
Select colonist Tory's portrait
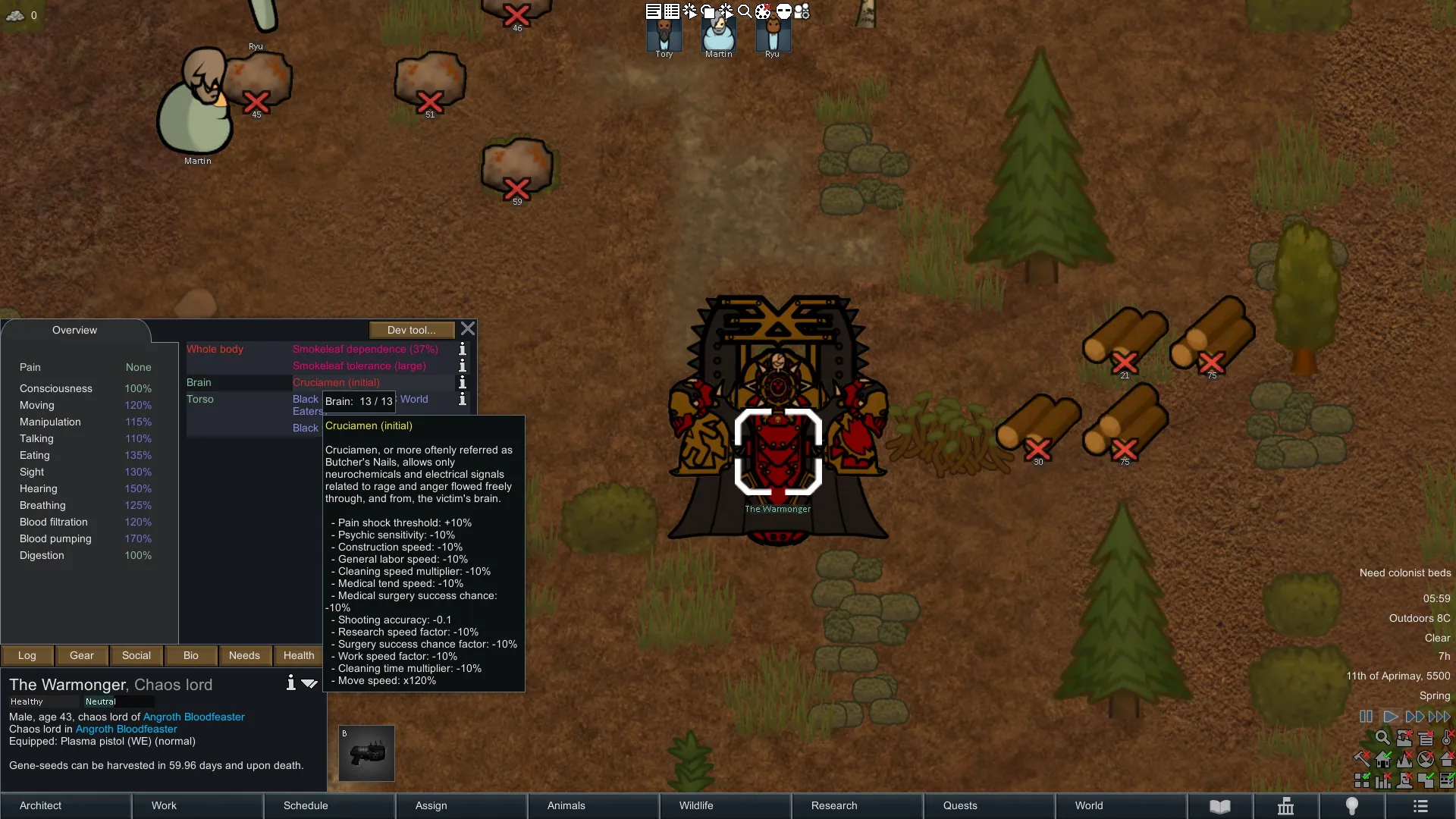(664, 35)
